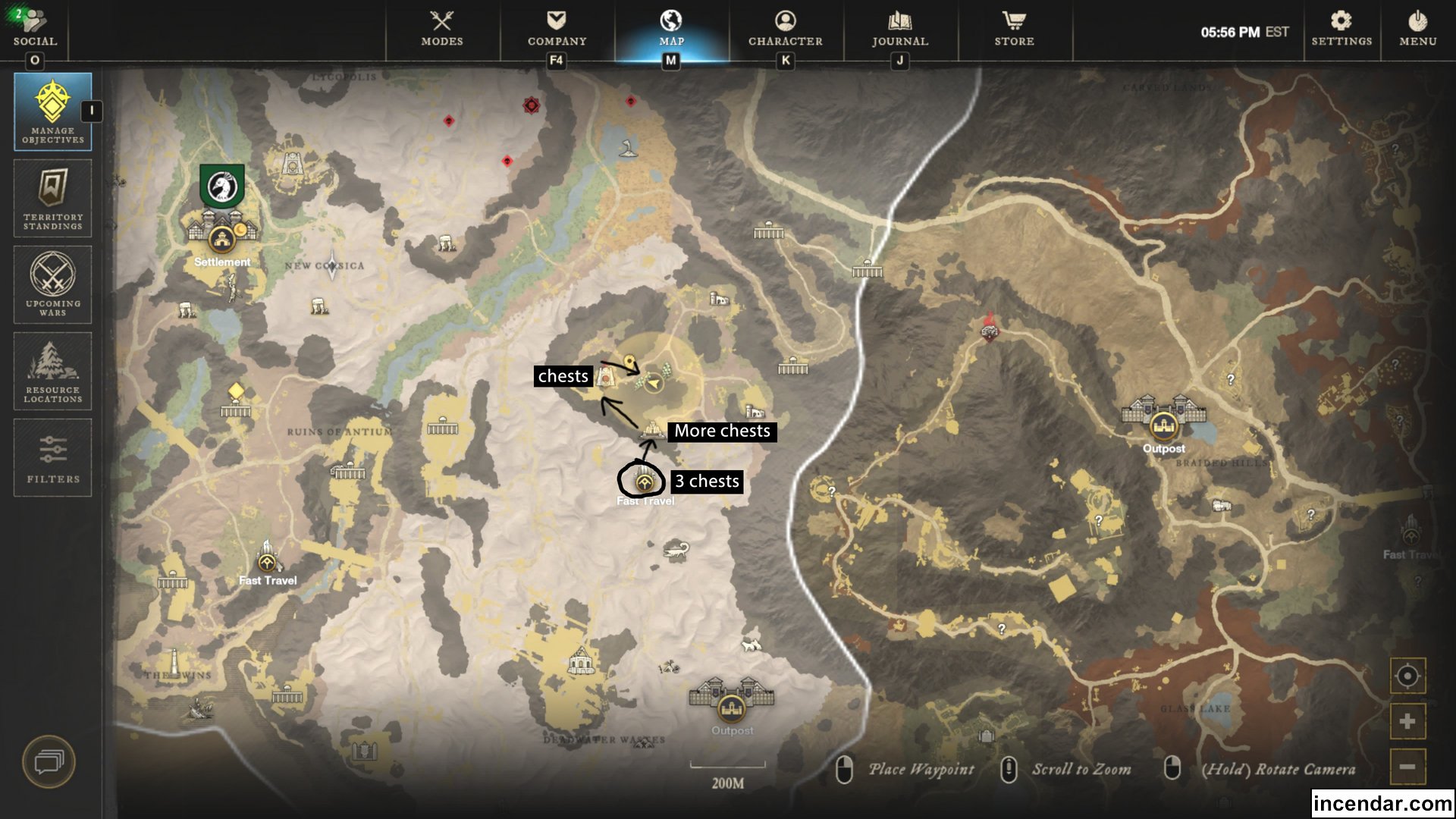The width and height of the screenshot is (1456, 819).
Task: Zoom out using the minus map control
Action: 1409,767
